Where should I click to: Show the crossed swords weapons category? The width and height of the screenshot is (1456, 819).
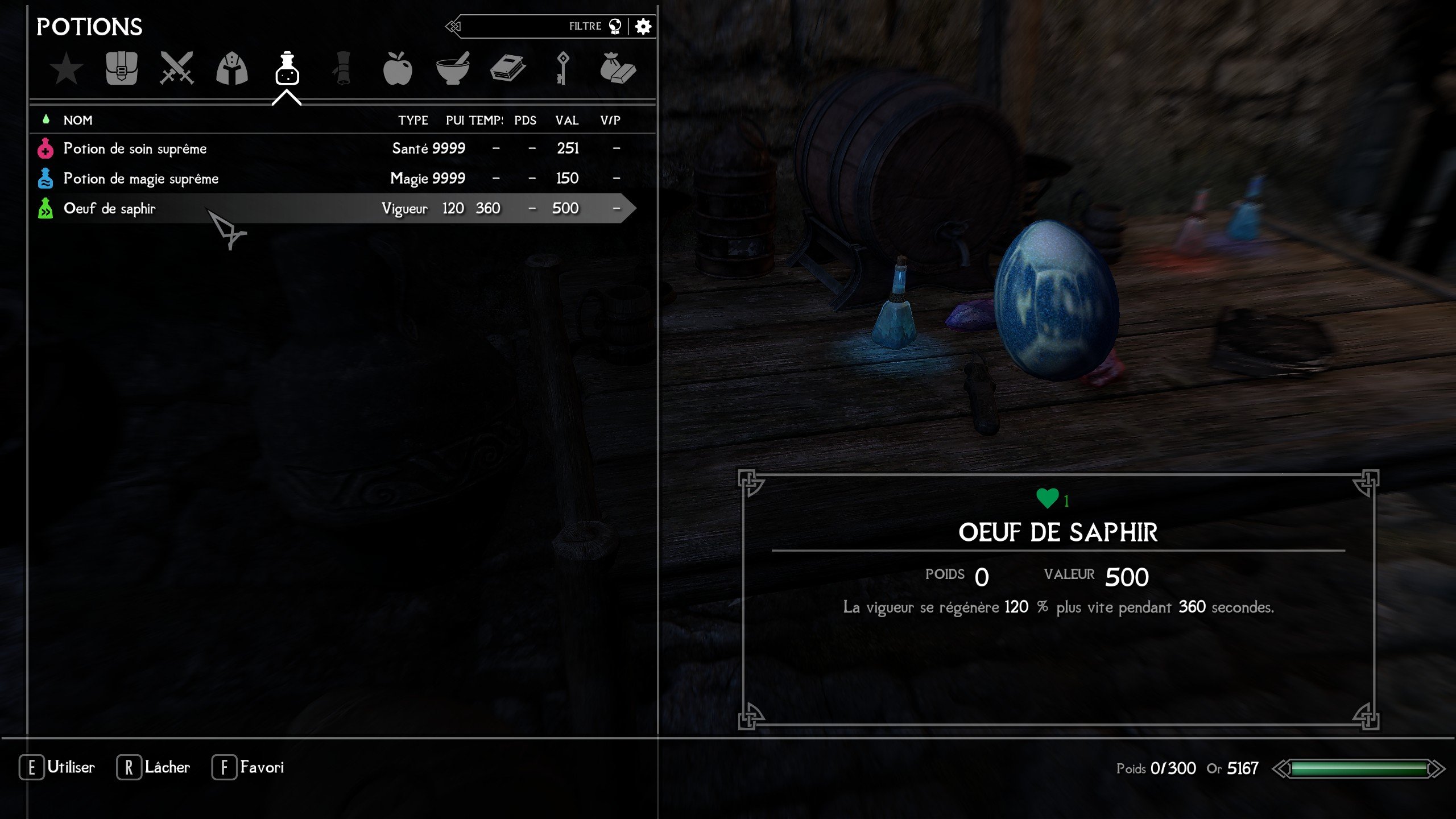177,69
